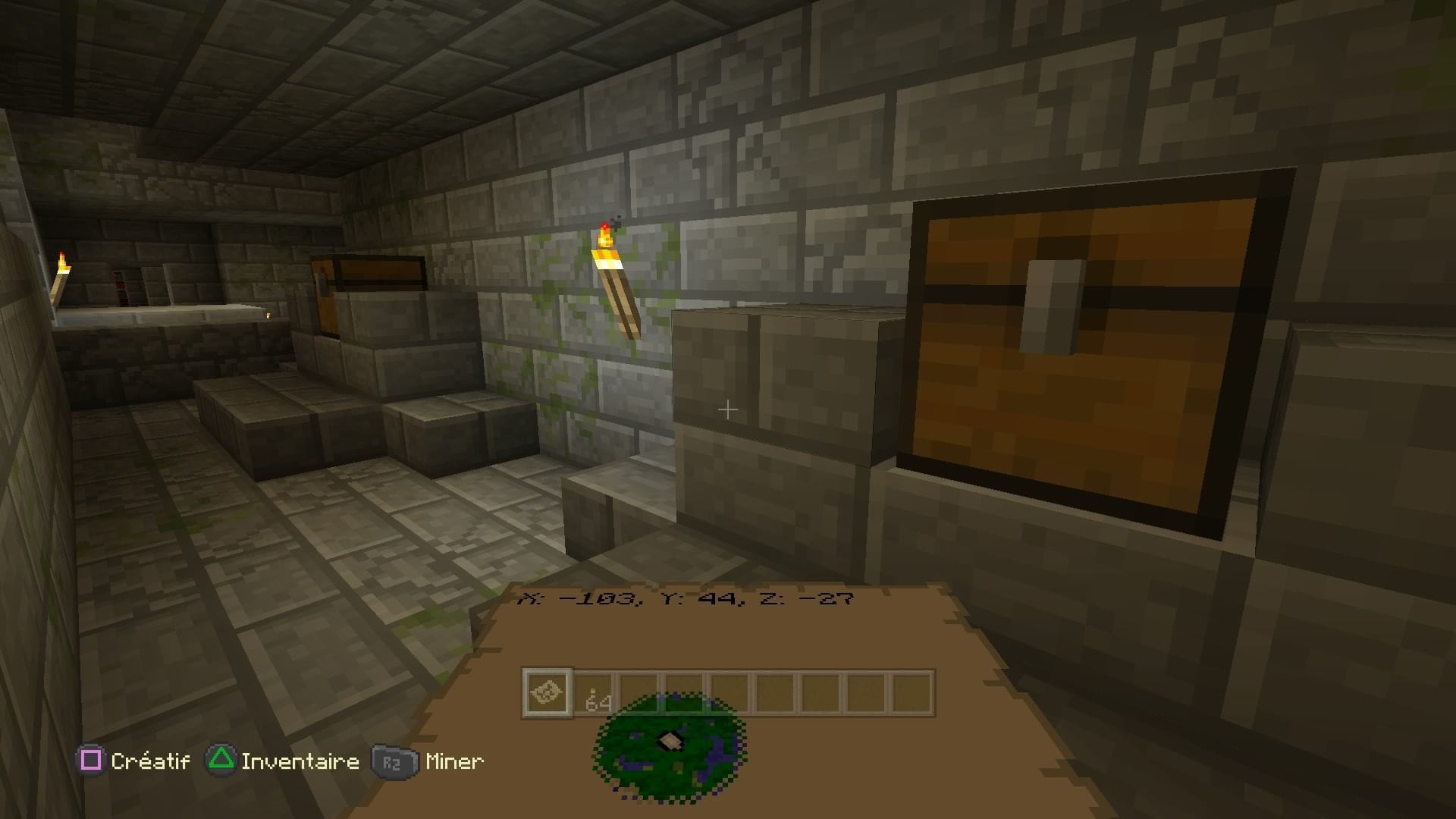Click the coordinates text on the map
This screenshot has width=1456, height=819.
[686, 598]
